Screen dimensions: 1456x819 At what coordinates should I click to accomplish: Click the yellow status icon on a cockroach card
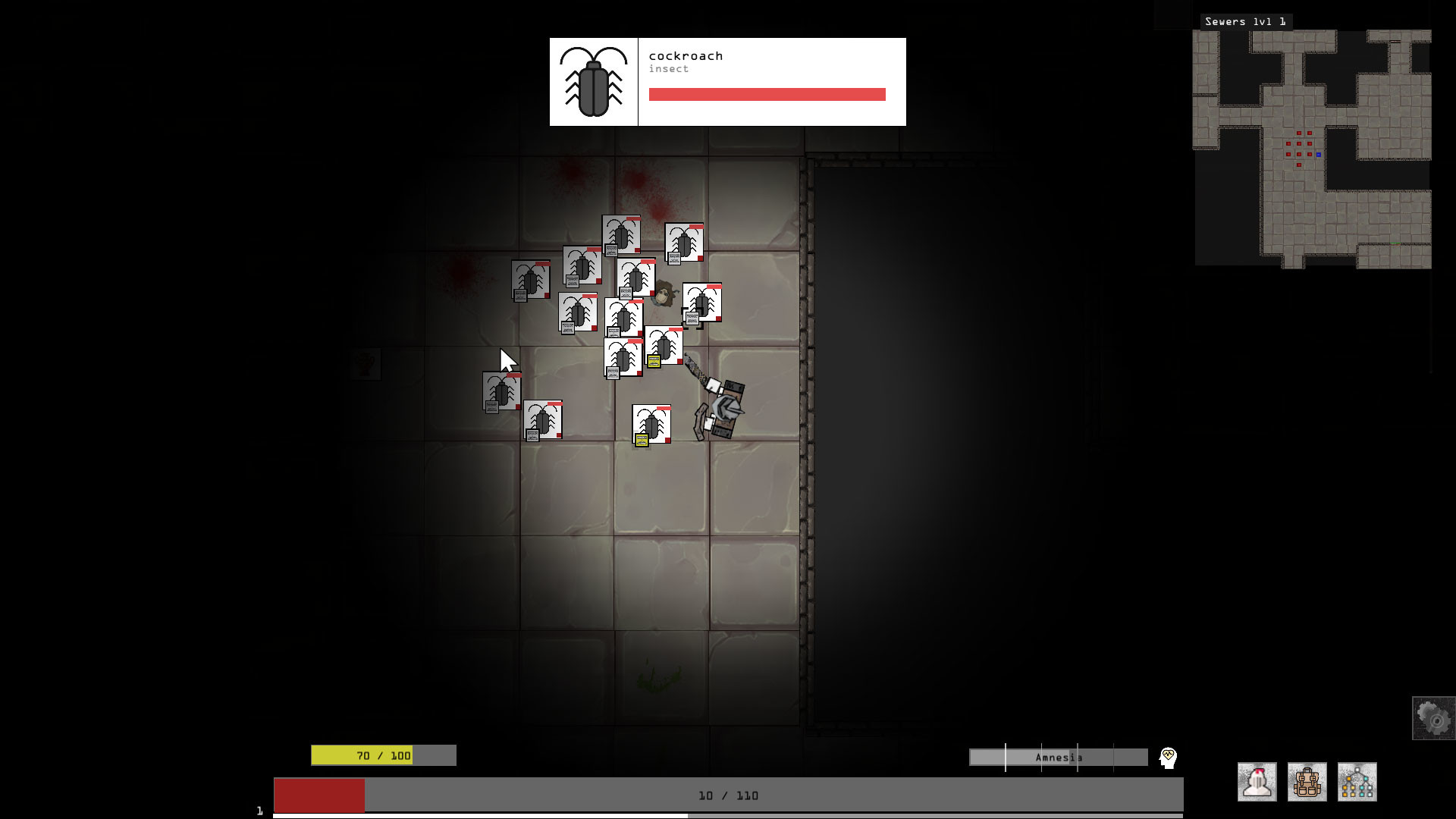tap(654, 361)
